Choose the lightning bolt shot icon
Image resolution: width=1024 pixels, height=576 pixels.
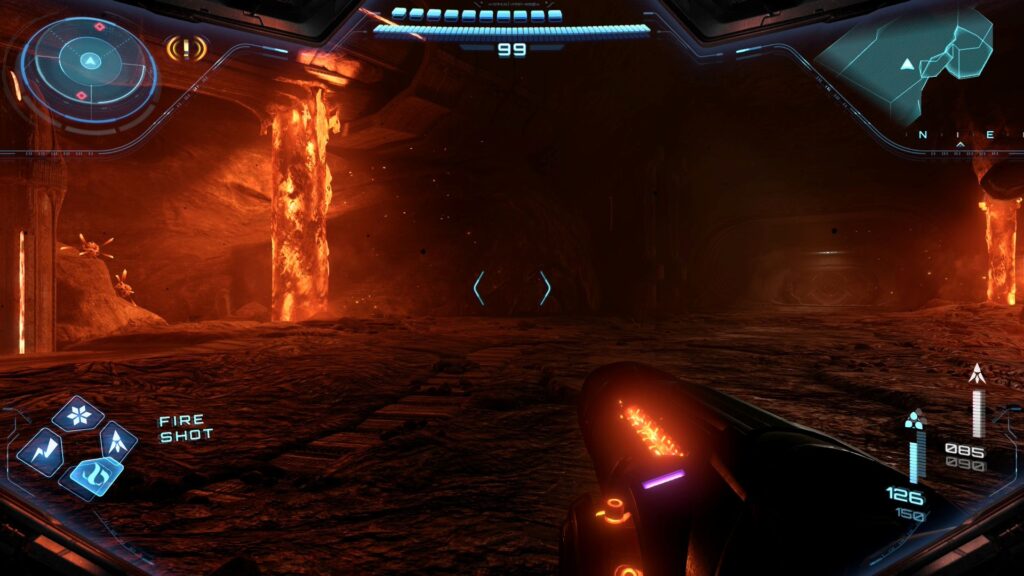41,448
